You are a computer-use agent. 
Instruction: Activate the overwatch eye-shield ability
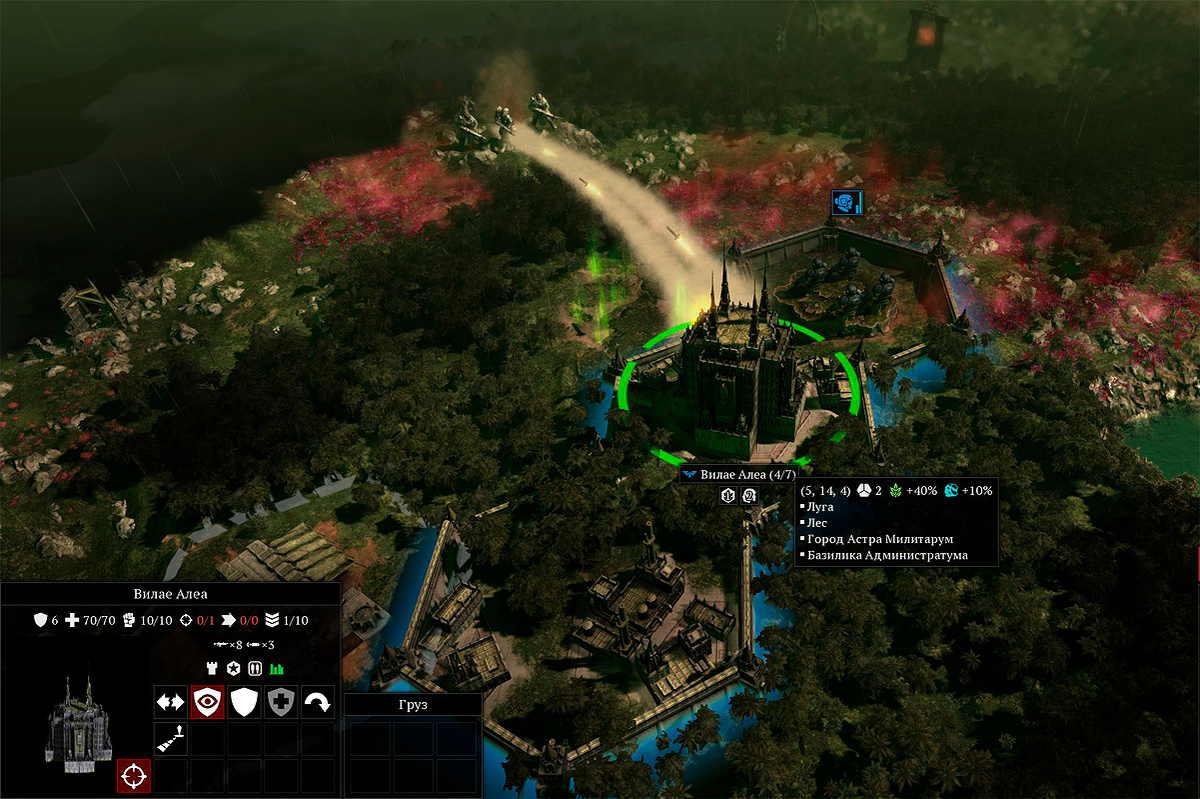pyautogui.click(x=208, y=702)
